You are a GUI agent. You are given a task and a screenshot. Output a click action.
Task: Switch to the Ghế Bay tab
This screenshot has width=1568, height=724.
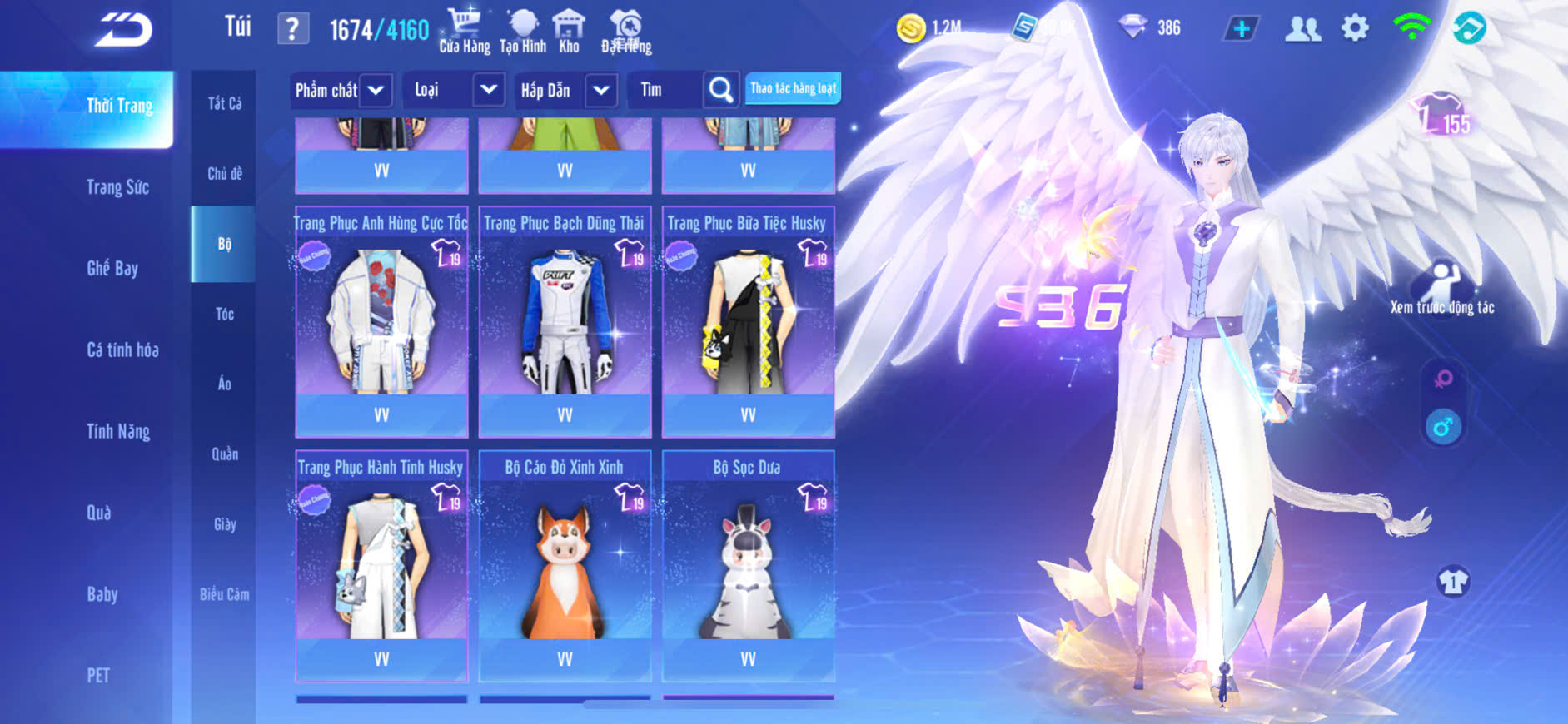112,268
